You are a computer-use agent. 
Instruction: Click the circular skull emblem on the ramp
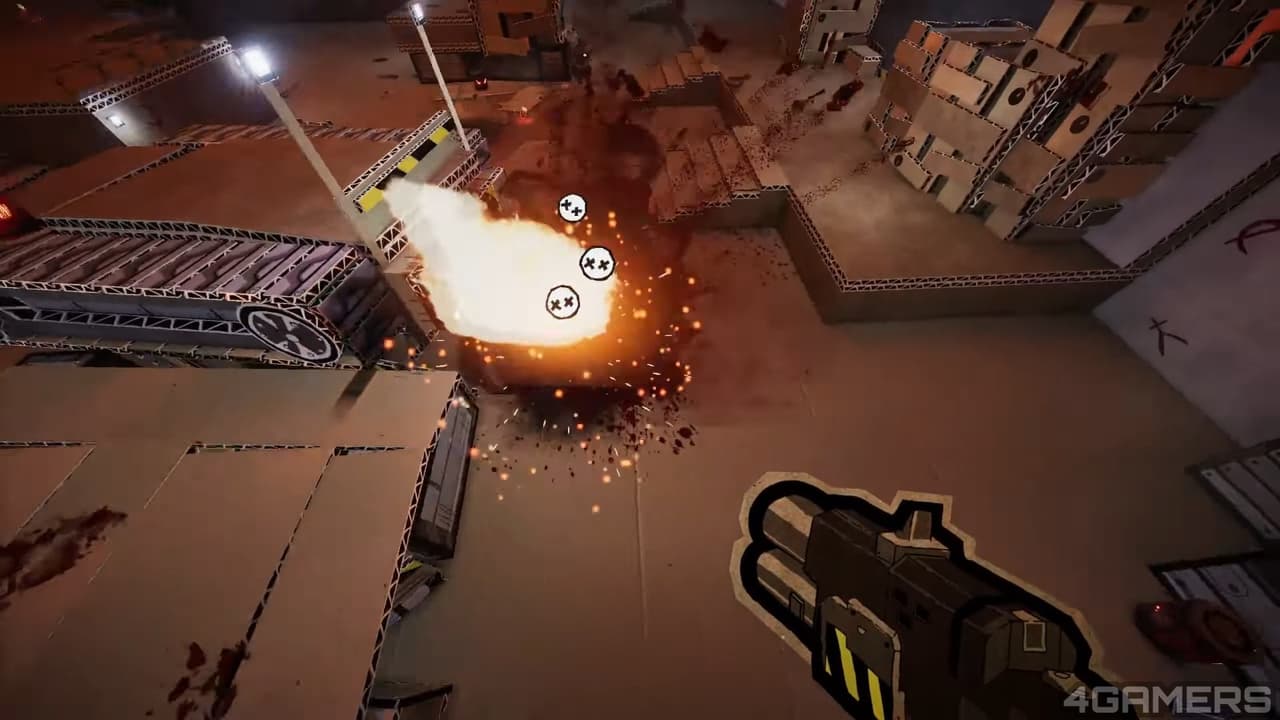tap(285, 334)
